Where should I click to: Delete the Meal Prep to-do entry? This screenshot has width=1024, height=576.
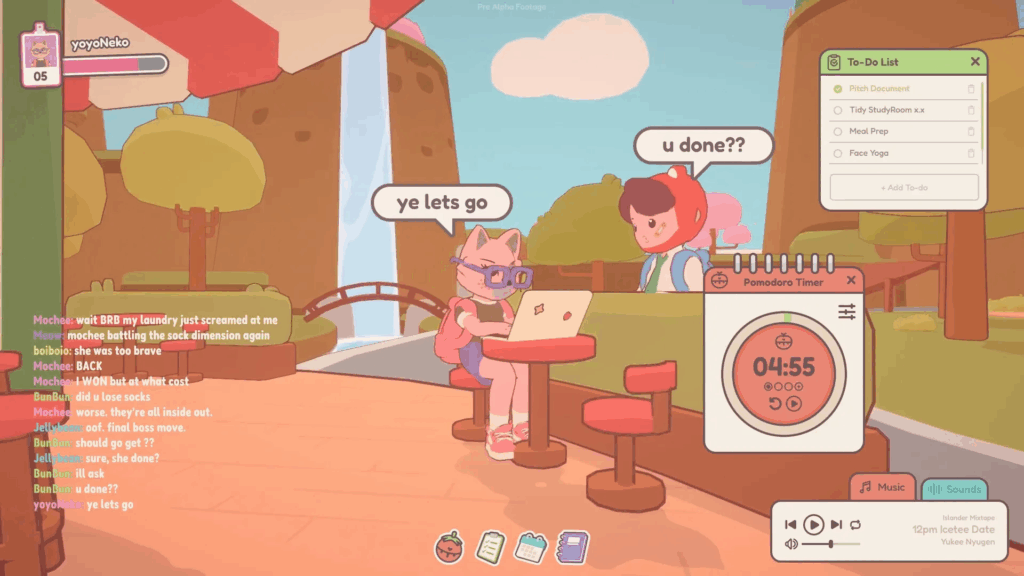(970, 131)
